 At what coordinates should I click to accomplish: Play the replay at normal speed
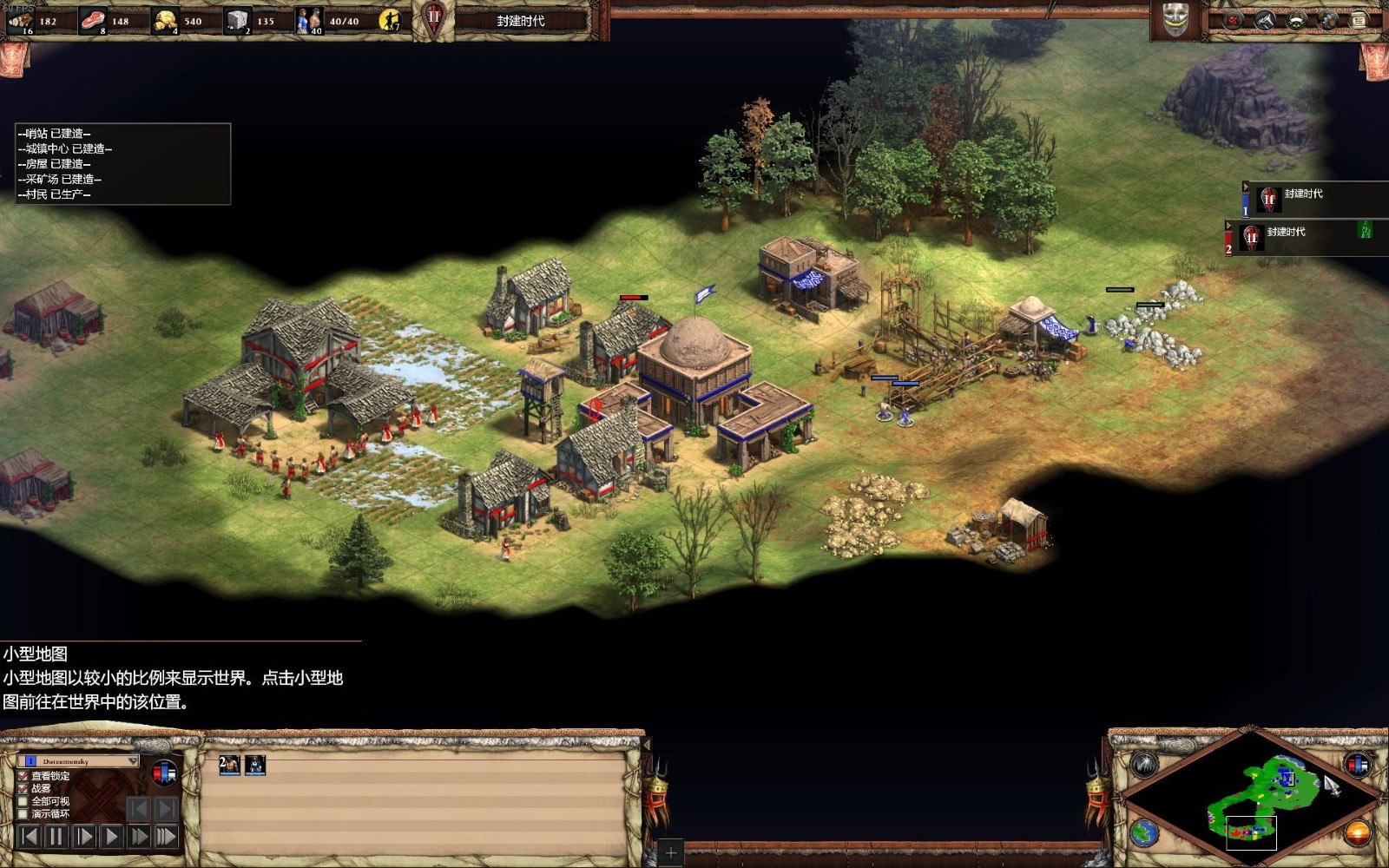111,837
